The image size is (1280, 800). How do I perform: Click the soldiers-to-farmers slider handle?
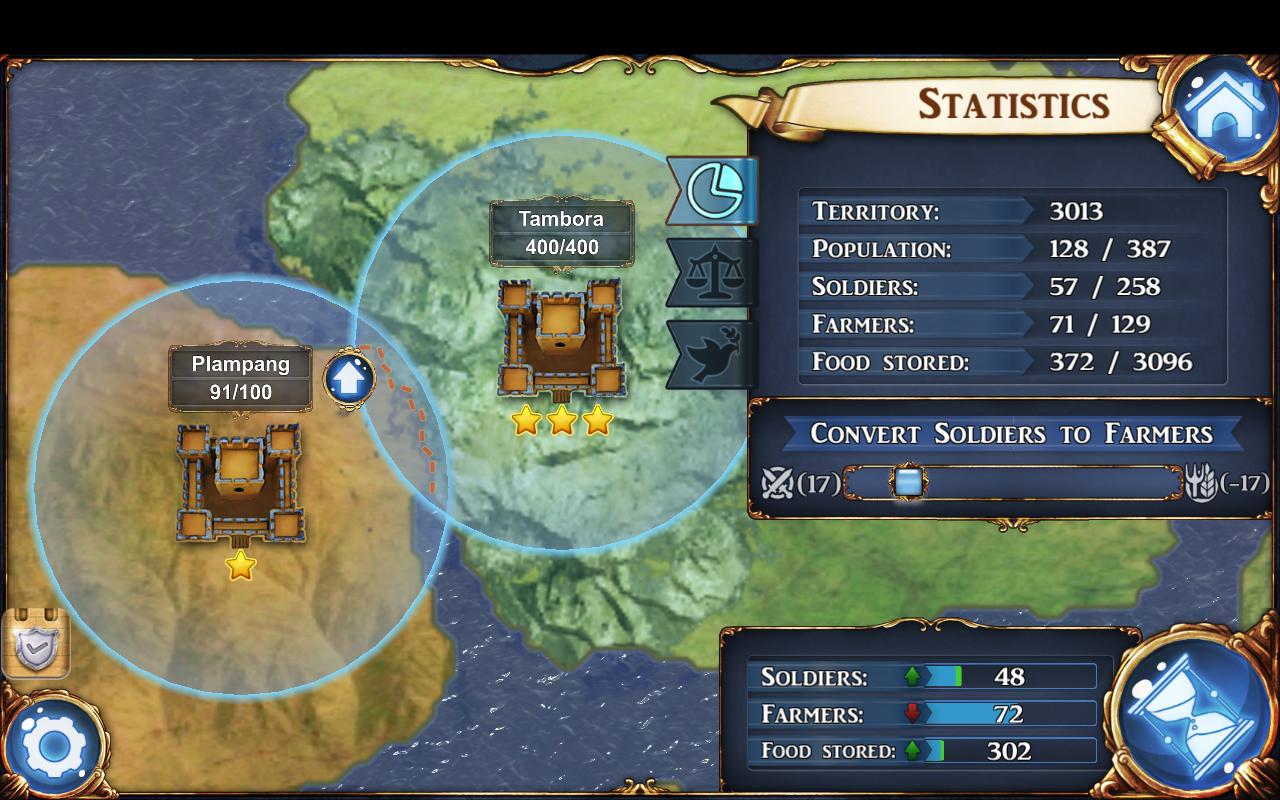pos(908,483)
